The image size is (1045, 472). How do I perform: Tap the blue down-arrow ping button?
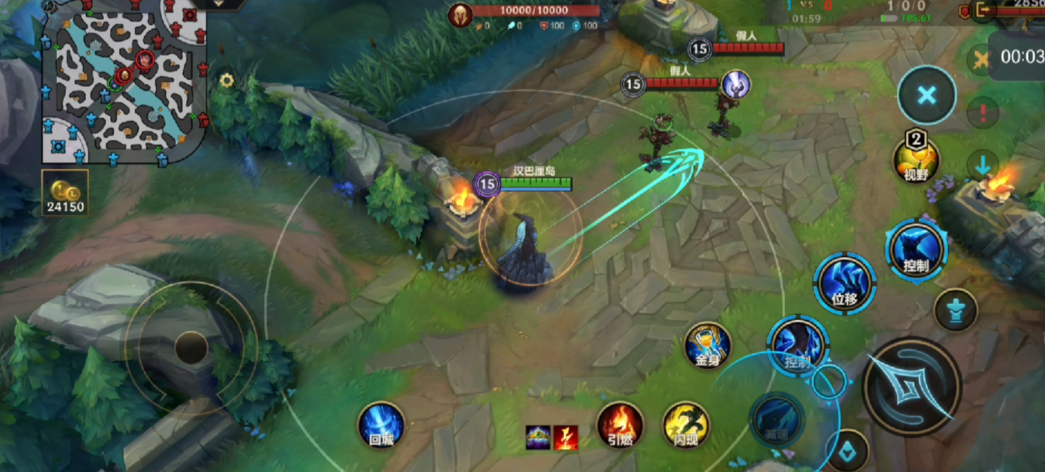click(984, 165)
